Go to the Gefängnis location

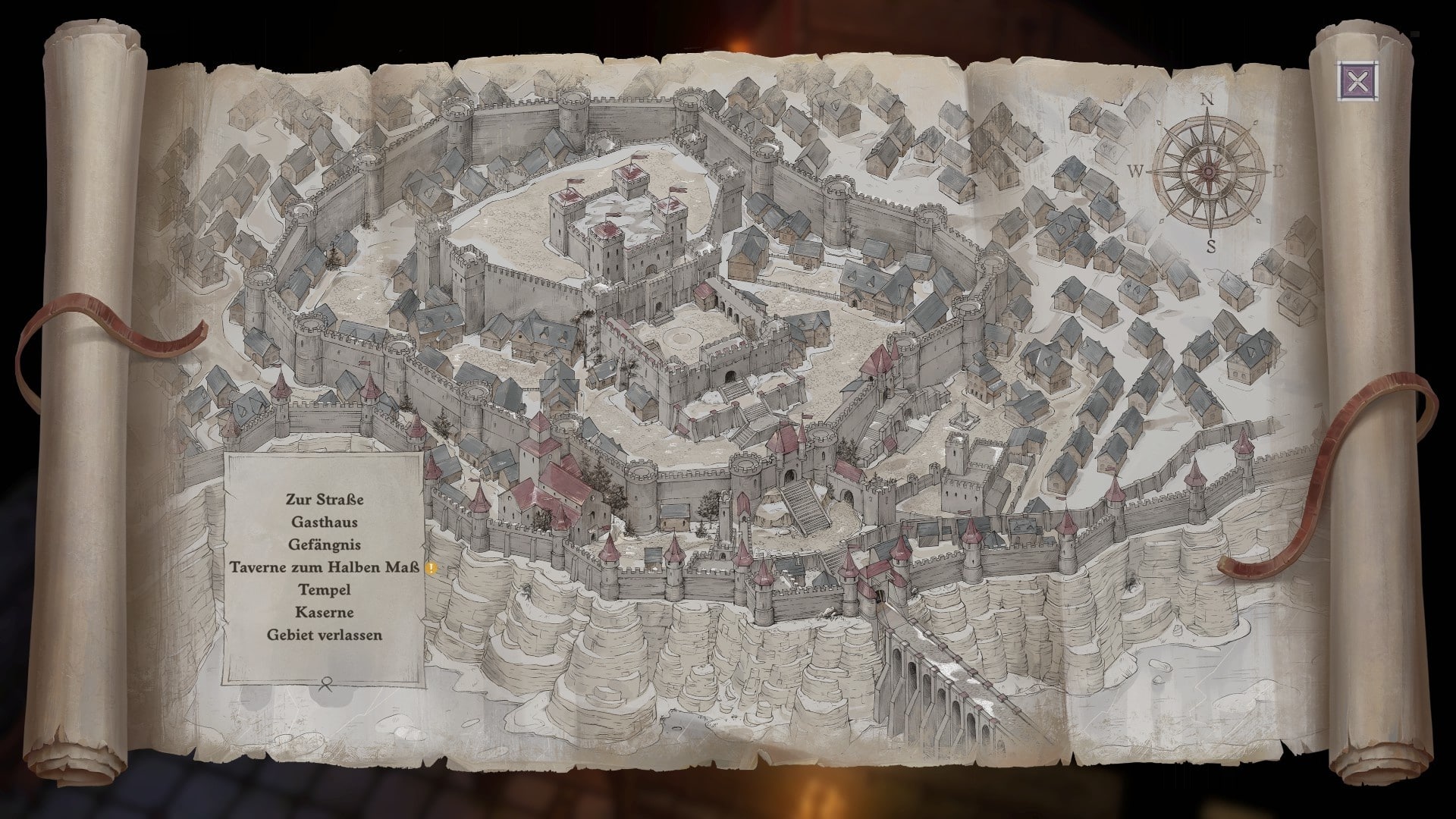325,544
